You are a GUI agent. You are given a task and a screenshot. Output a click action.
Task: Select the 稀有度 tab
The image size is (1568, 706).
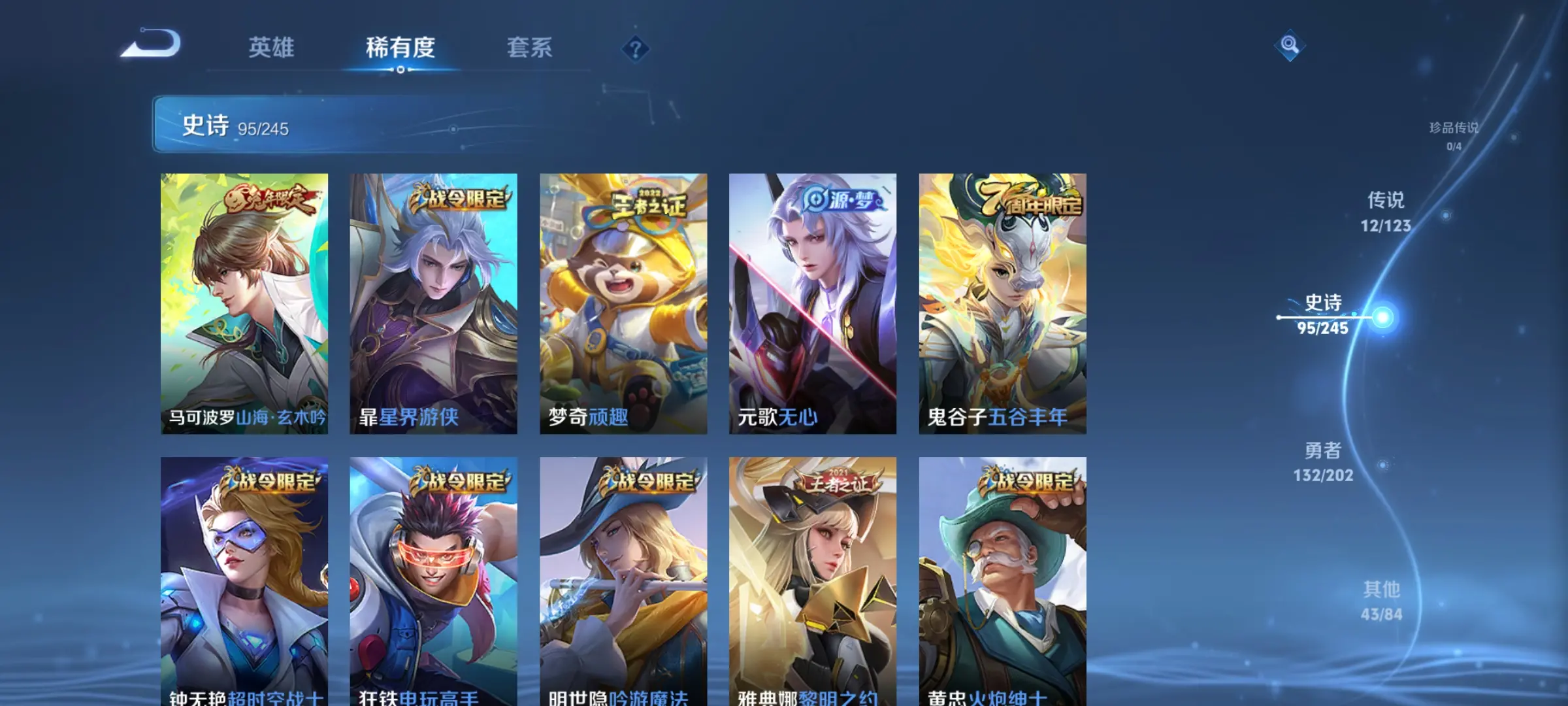400,48
